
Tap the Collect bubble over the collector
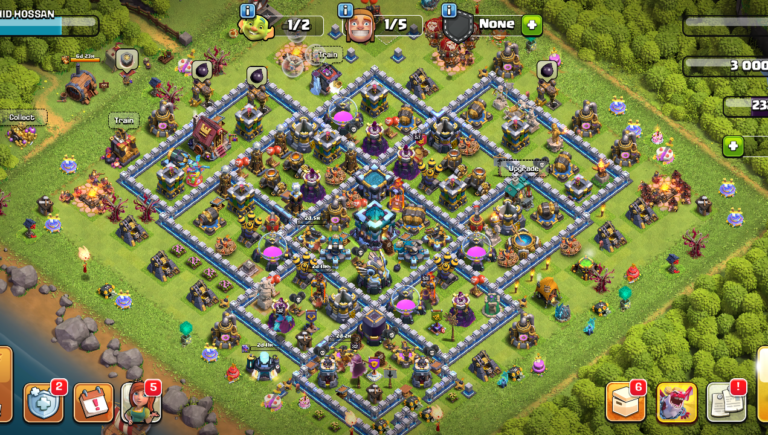(21, 117)
